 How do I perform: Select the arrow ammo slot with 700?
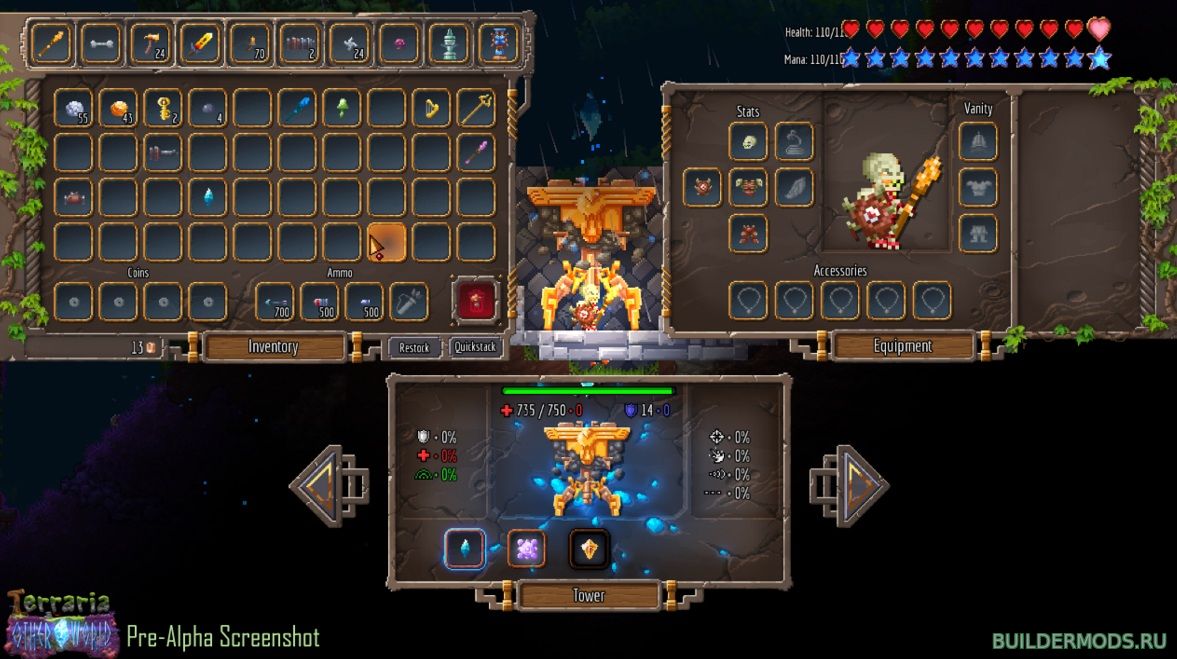point(275,301)
